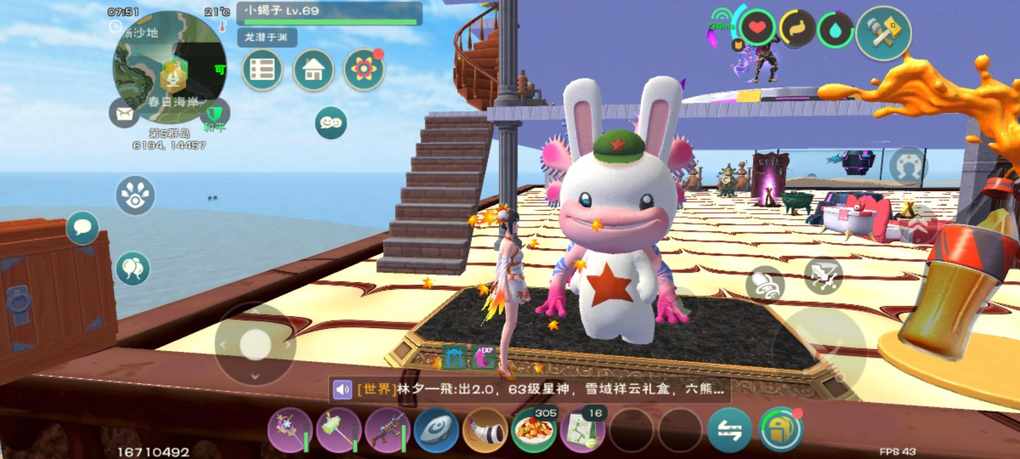Open the yellow backpack button
1020x459 pixels.
click(780, 430)
